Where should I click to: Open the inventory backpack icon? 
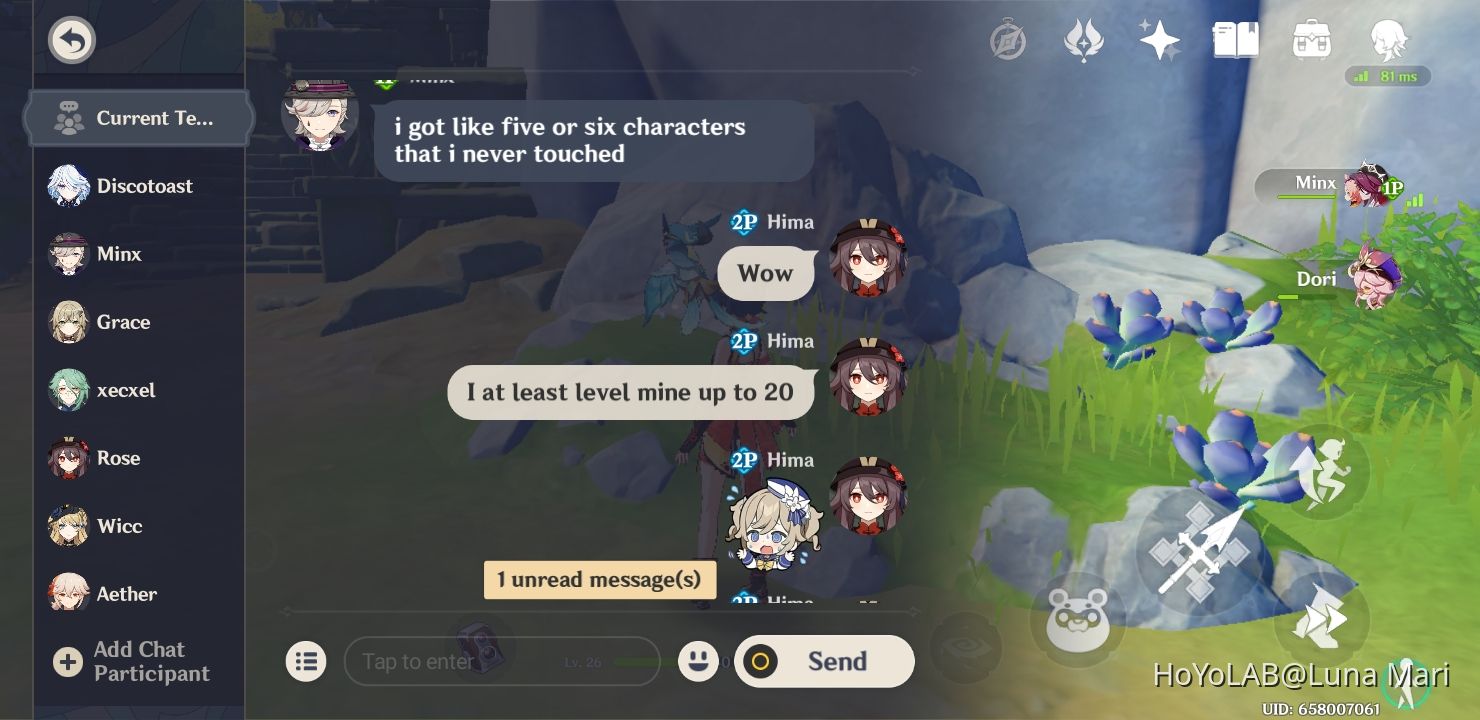[1312, 41]
